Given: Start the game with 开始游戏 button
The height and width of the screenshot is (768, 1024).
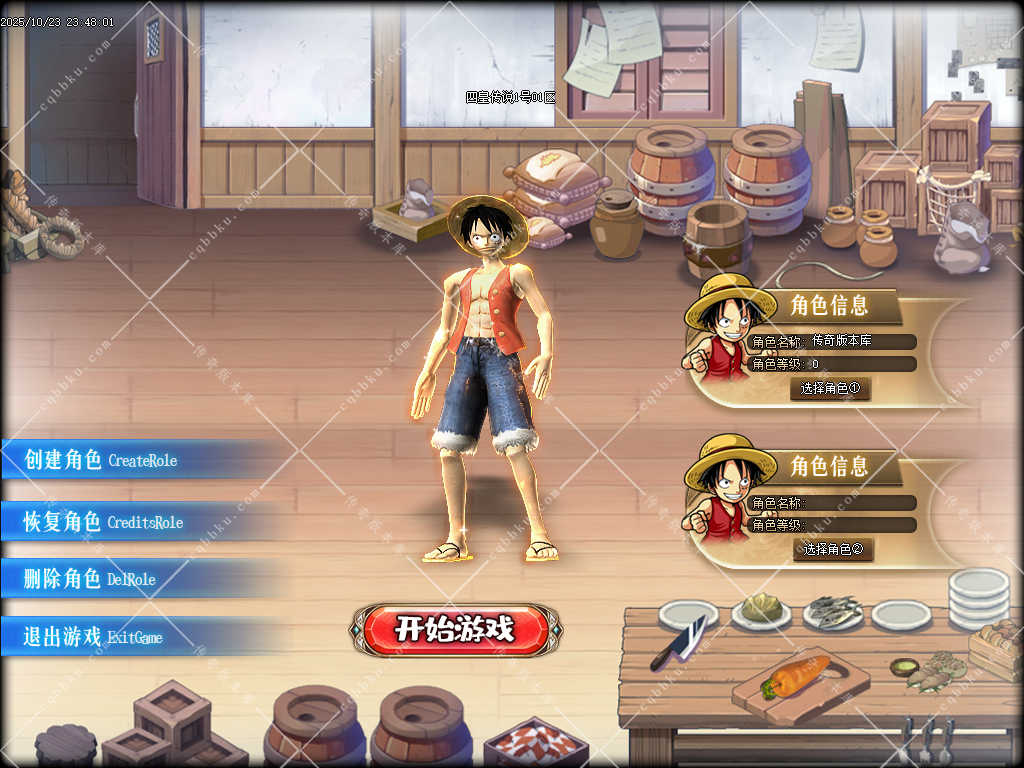Looking at the screenshot, I should (455, 629).
